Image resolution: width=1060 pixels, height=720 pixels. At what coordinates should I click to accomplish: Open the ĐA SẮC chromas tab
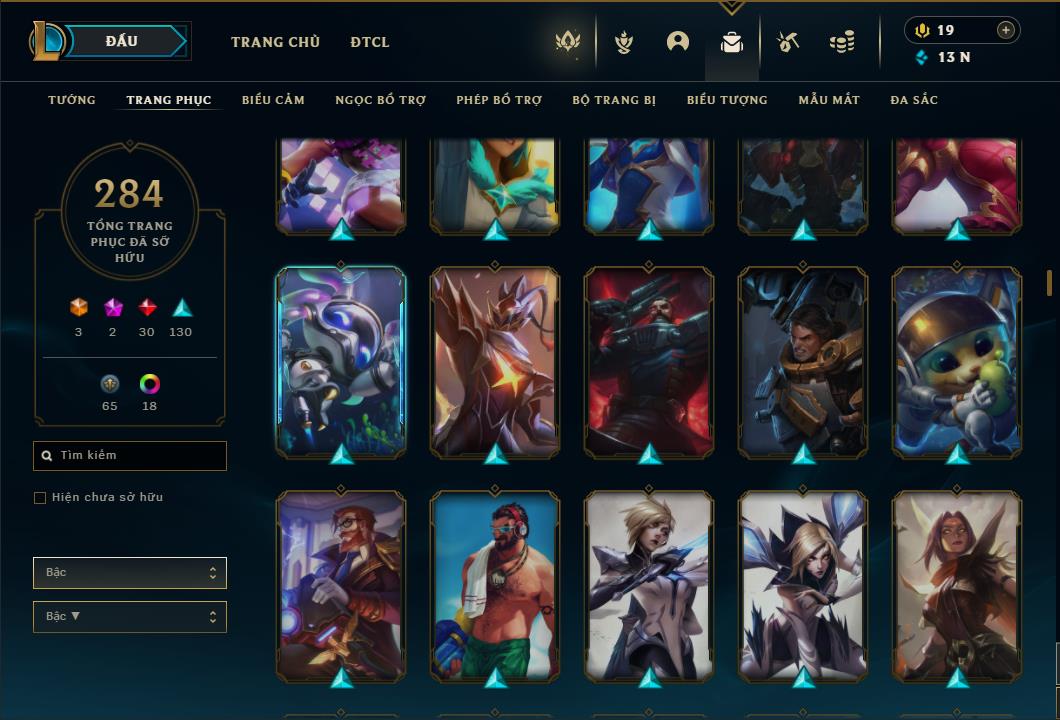point(914,100)
